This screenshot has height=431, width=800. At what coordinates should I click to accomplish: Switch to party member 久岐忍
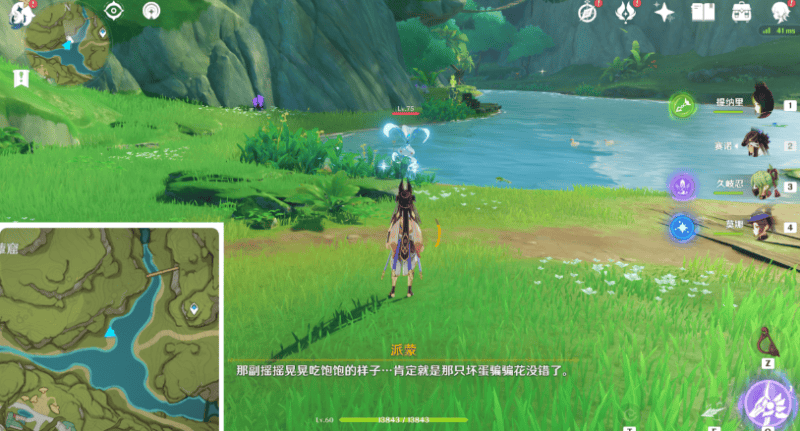[763, 184]
